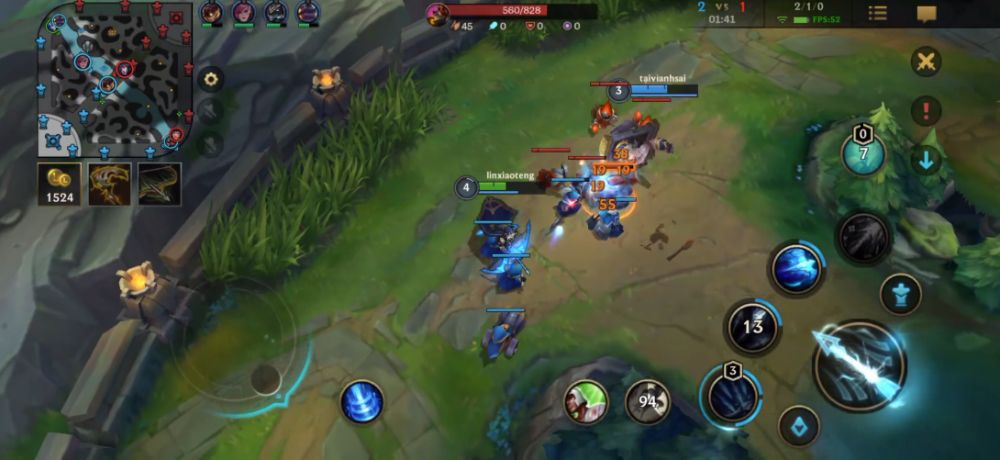This screenshot has height=460, width=1000.
Task: Open the scoreboard list icon
Action: 877,13
